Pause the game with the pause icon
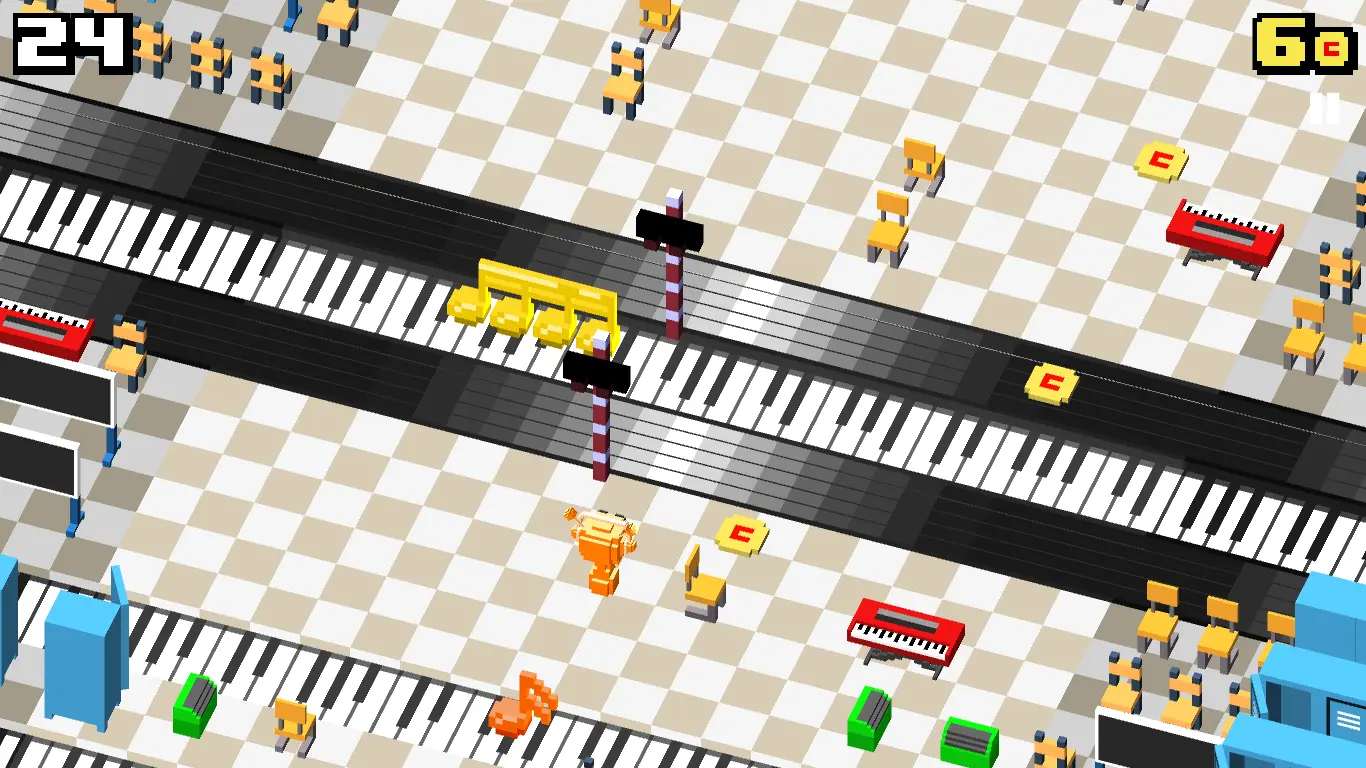The image size is (1366, 768). [1324, 109]
